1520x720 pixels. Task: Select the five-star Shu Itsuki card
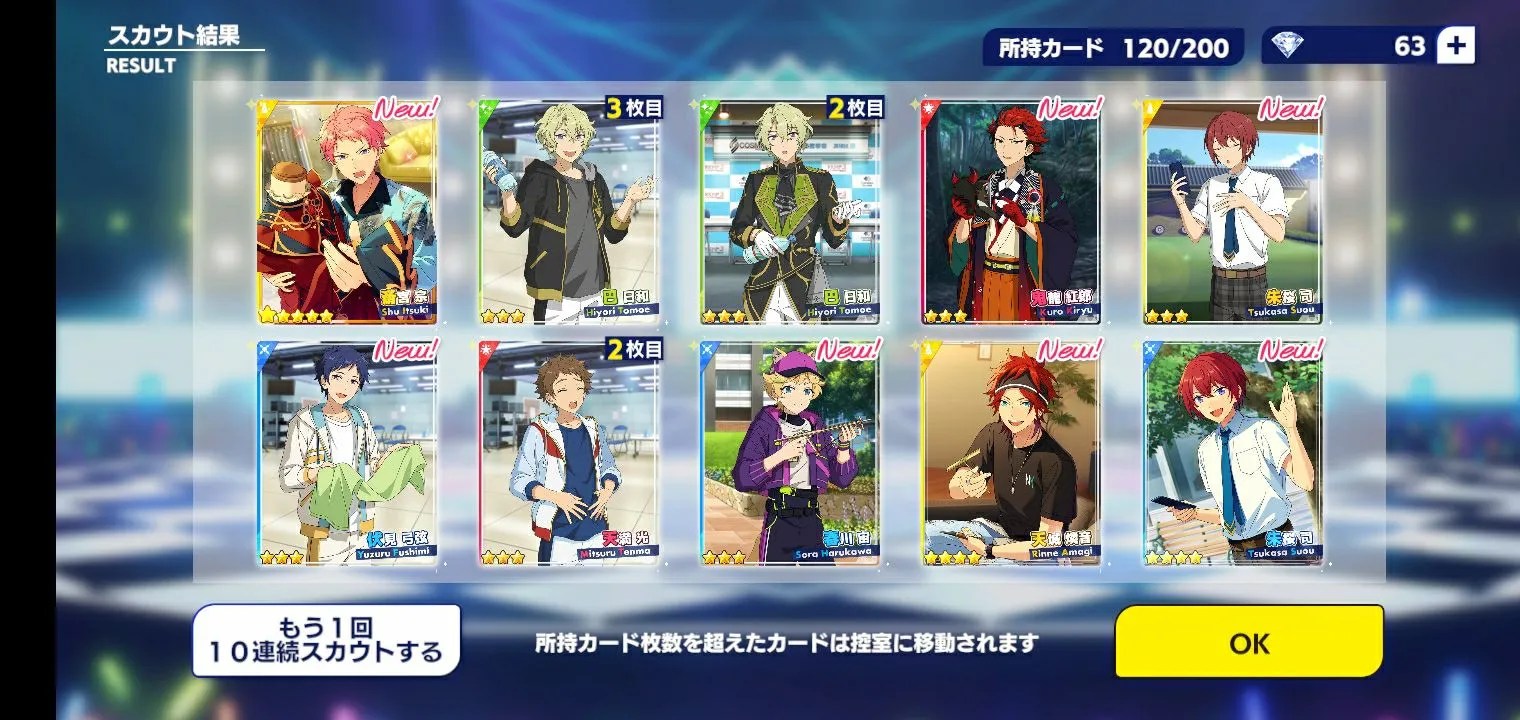point(347,212)
